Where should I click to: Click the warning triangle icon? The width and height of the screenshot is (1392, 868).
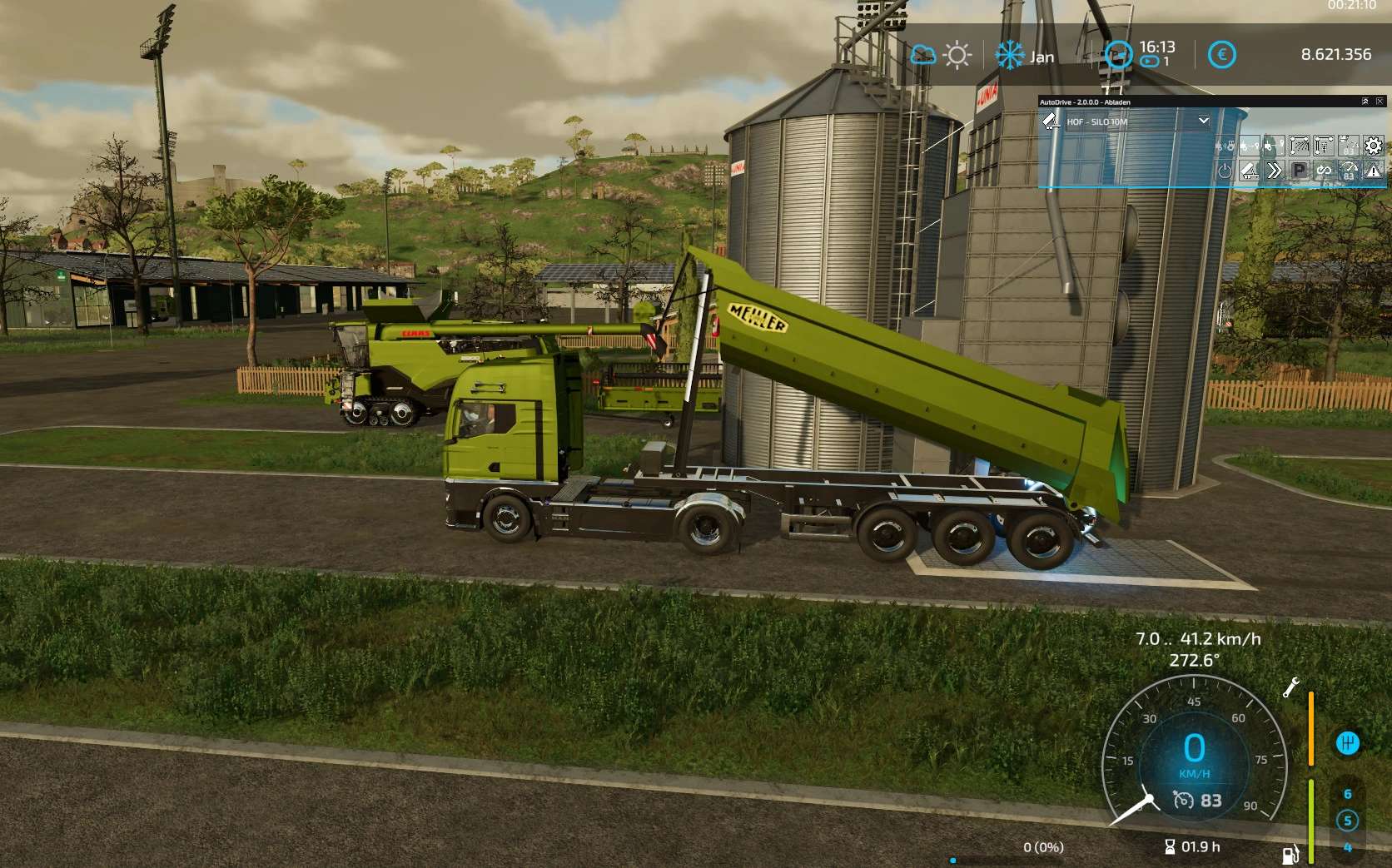1373,171
